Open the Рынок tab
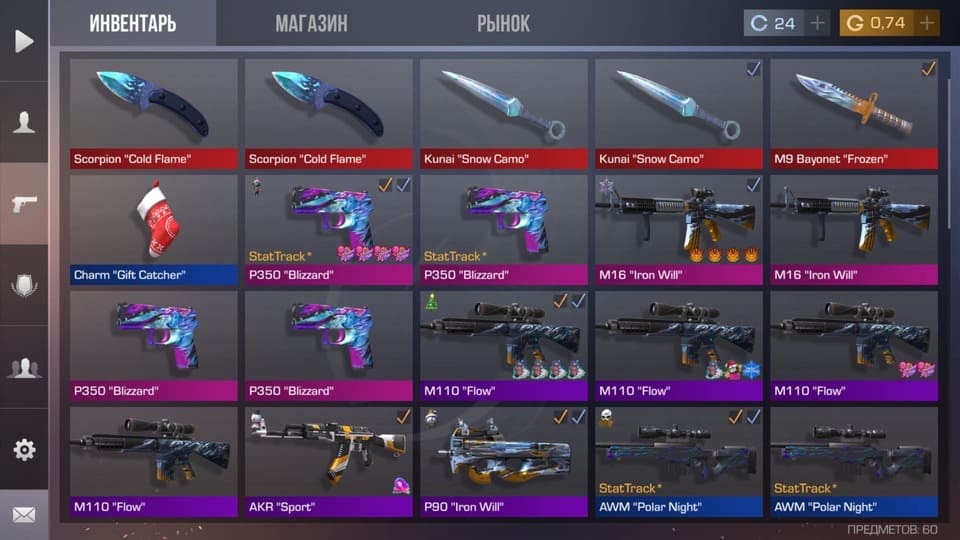This screenshot has height=540, width=960. 503,23
